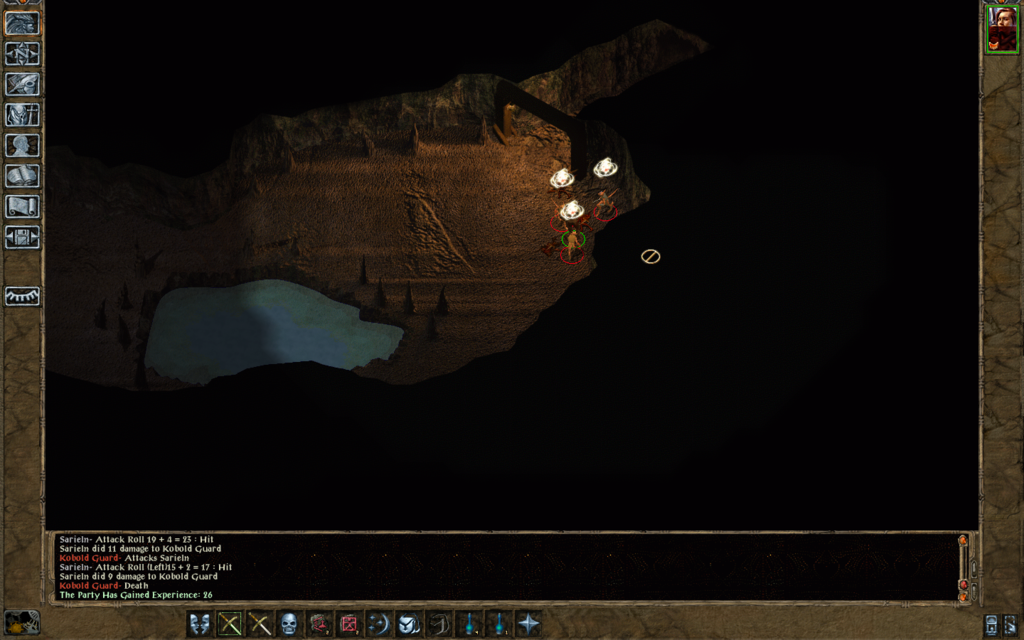Click the skull icon on action bar
Viewport: 1024px width, 640px height.
point(289,624)
